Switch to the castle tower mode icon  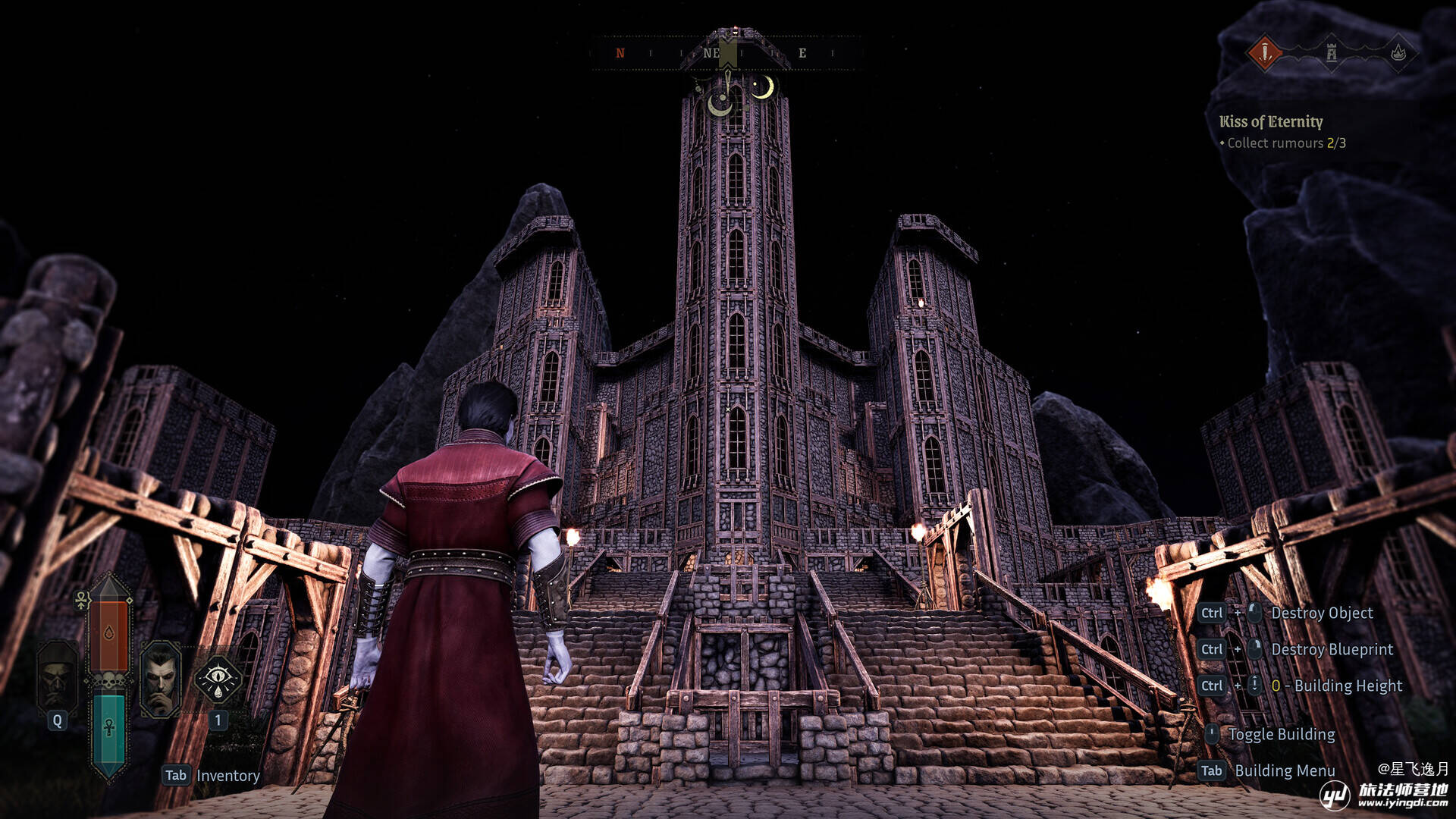pos(1331,53)
